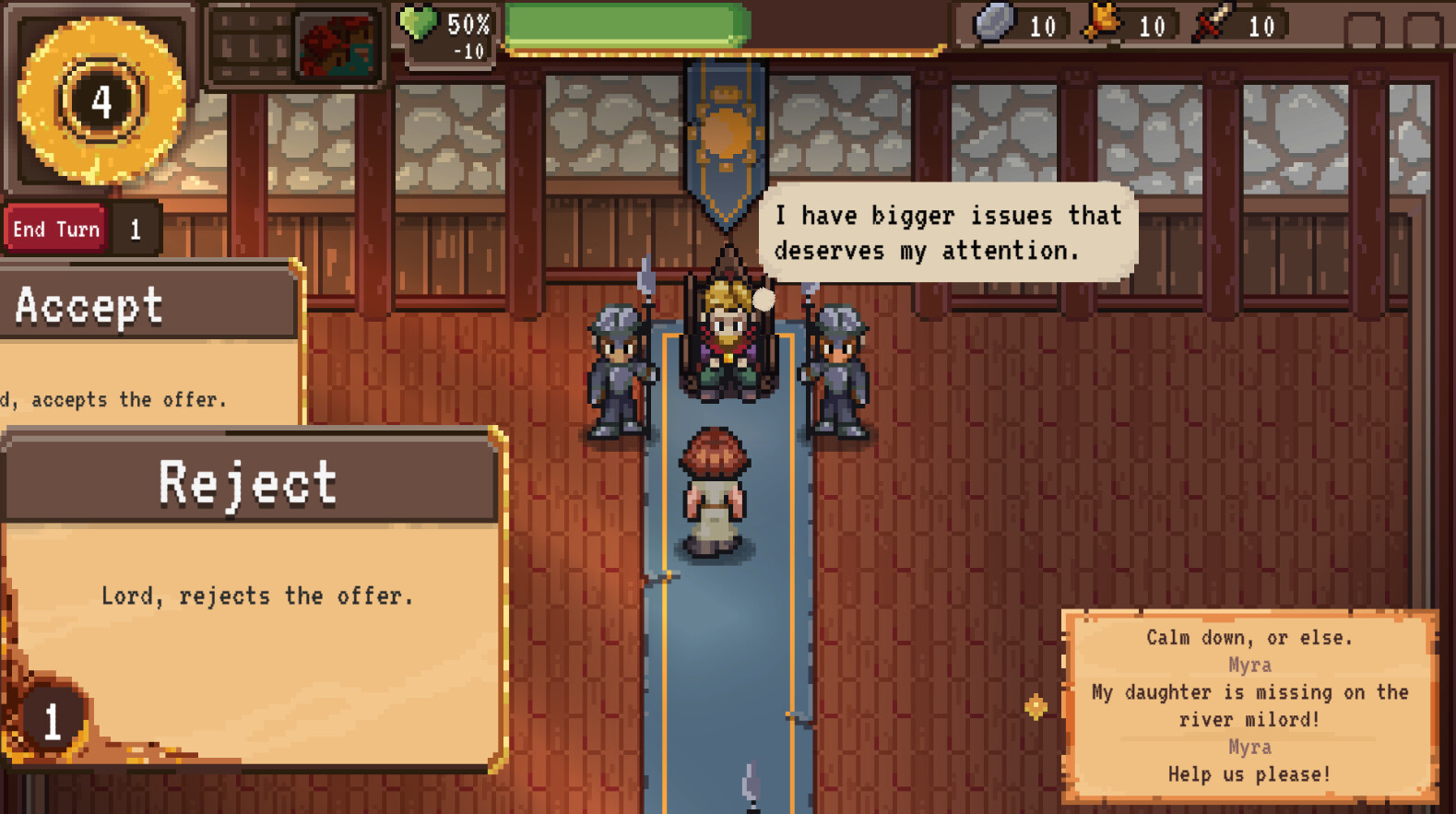Click the sun emblem banner above the throne

click(x=726, y=134)
